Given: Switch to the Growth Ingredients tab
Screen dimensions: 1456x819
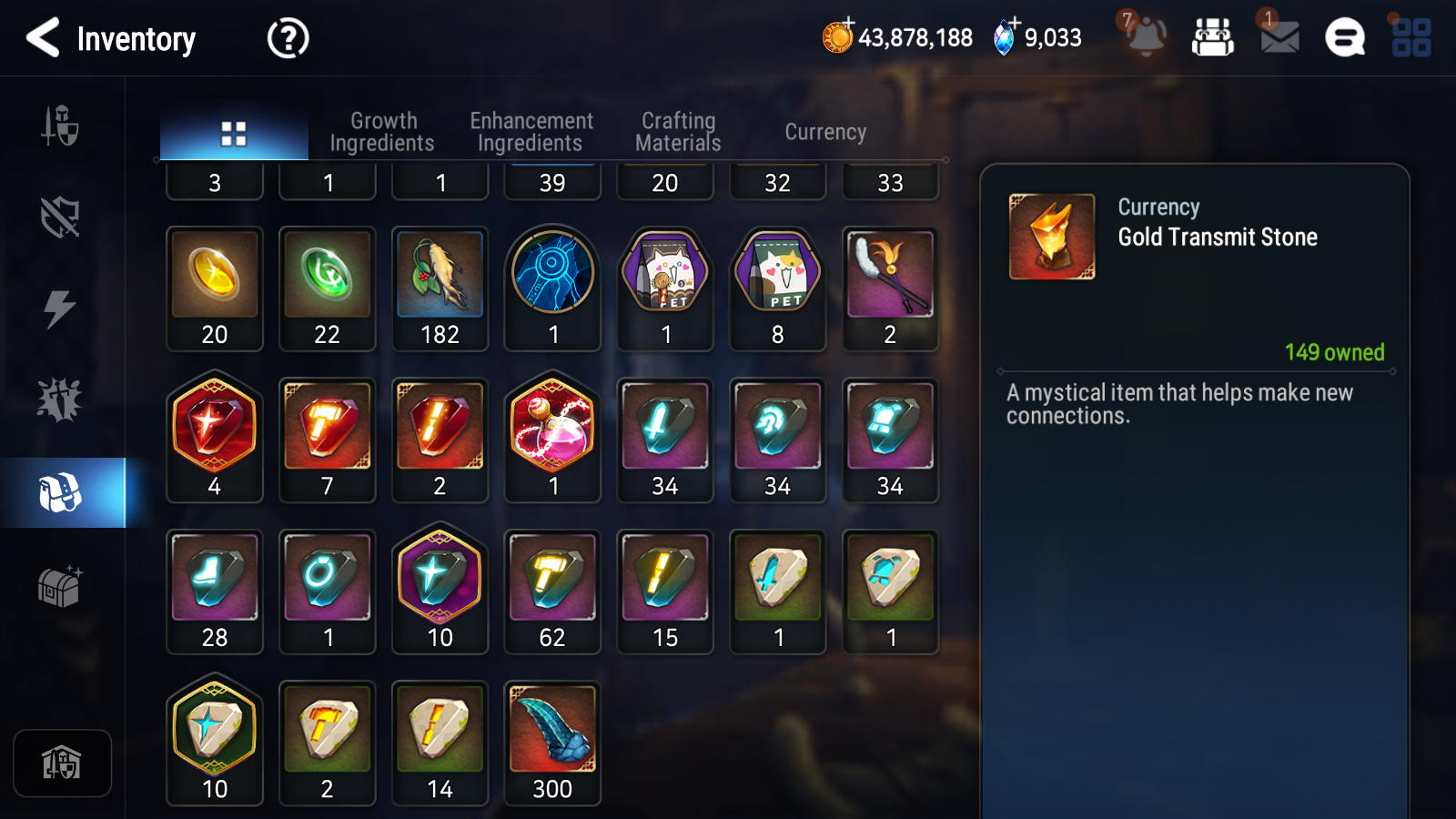Looking at the screenshot, I should (x=383, y=131).
